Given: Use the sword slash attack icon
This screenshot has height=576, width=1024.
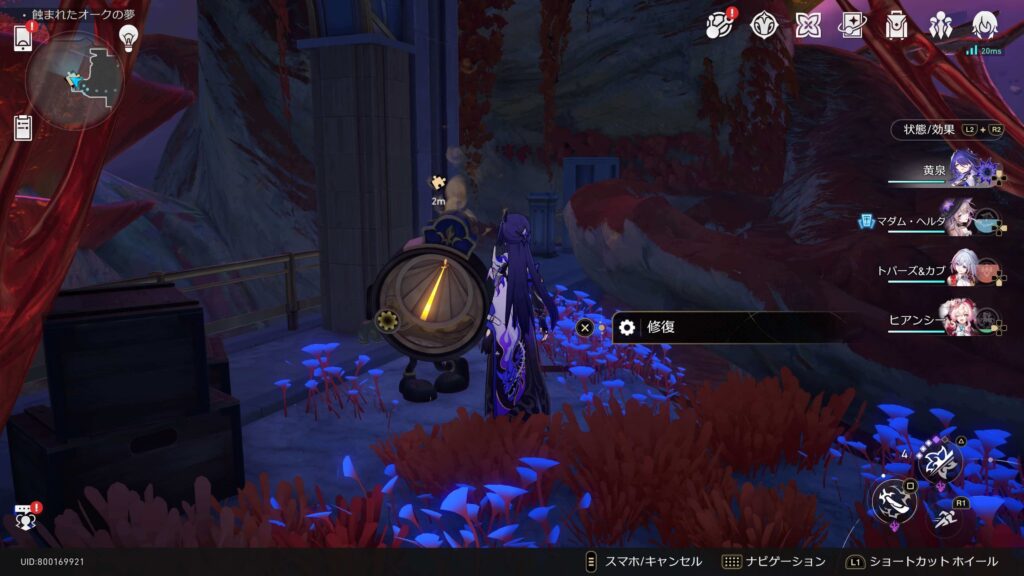Looking at the screenshot, I should tap(893, 500).
